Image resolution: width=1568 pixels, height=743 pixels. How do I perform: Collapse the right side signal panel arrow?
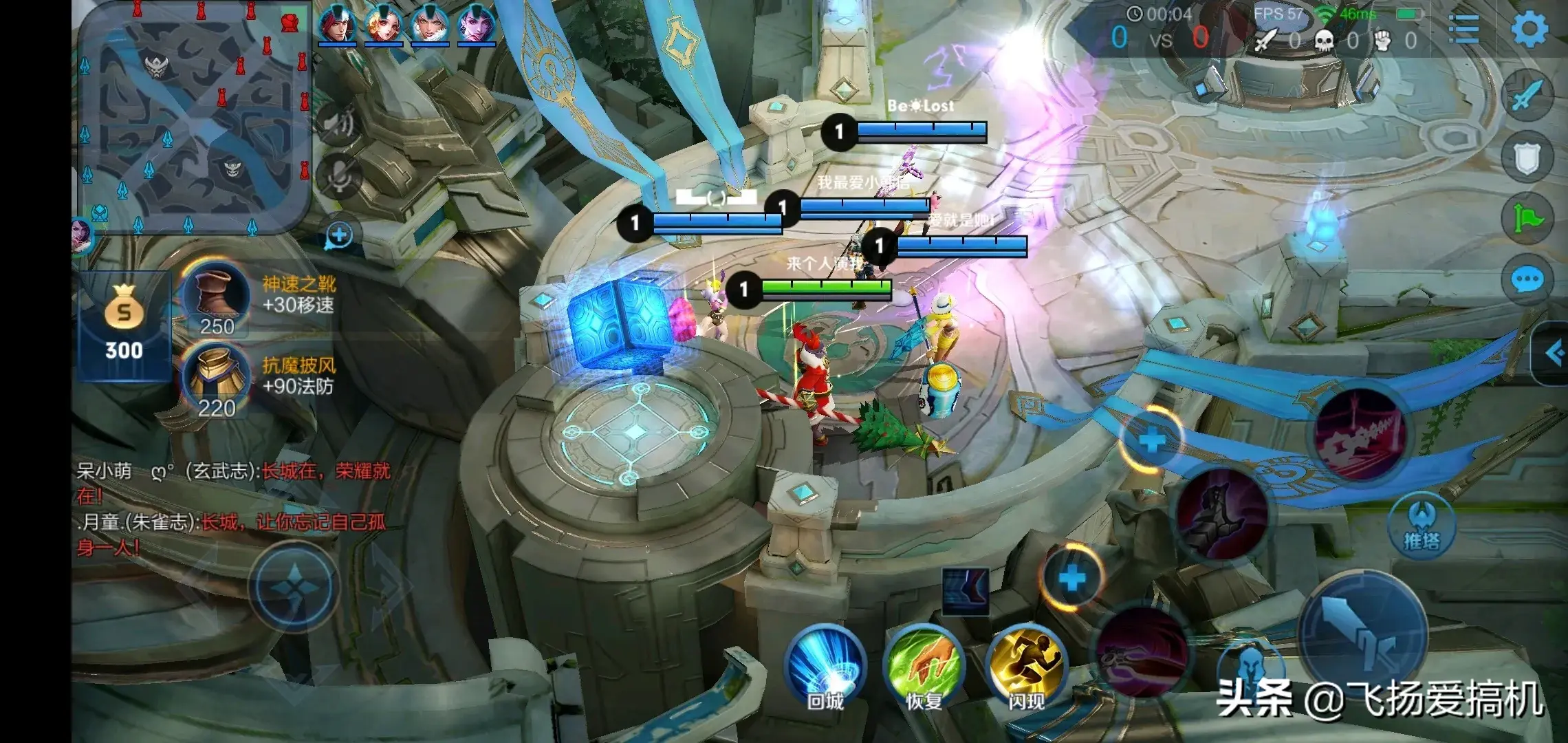[1553, 354]
